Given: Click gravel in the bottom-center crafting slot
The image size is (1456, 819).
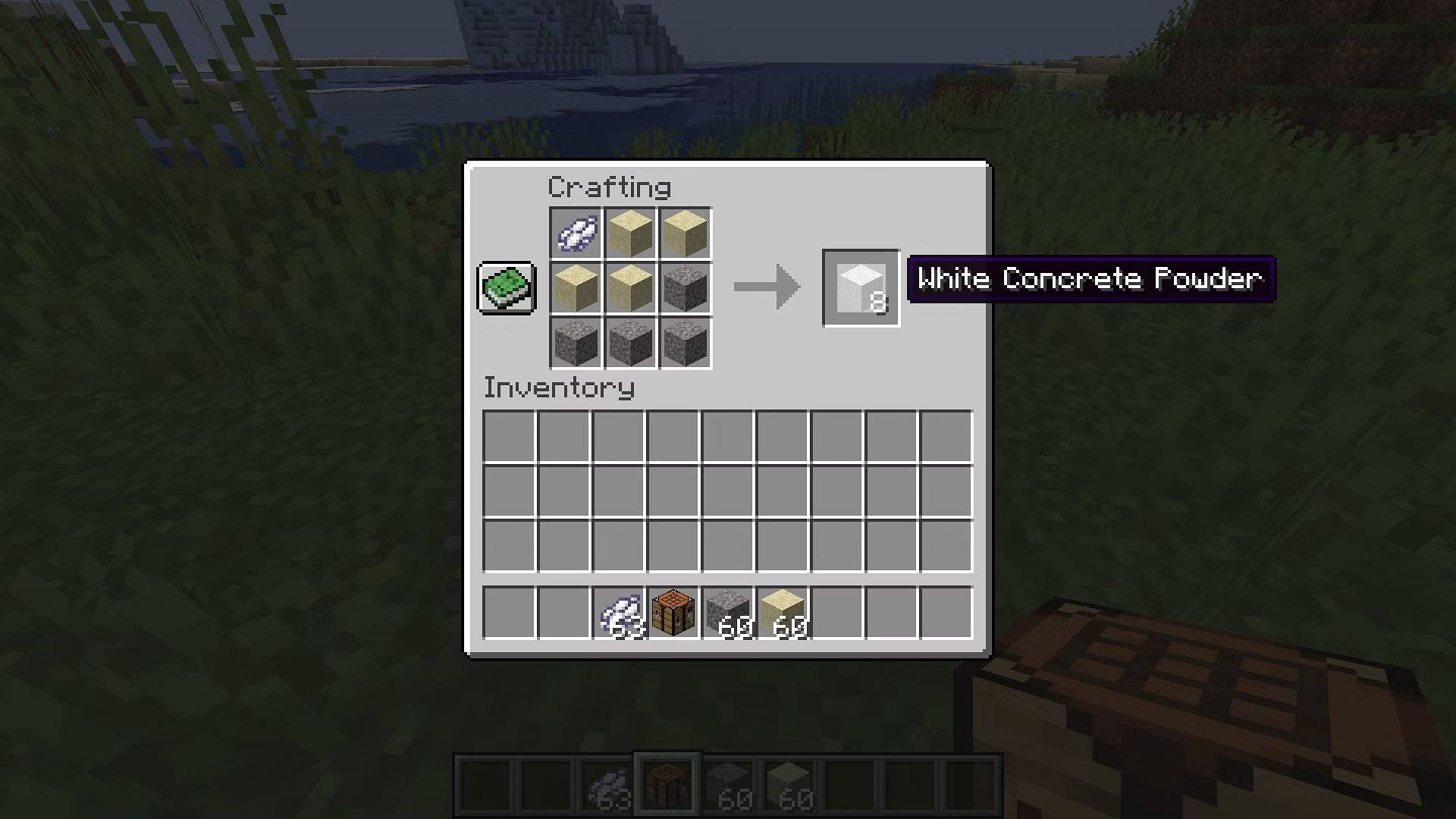Looking at the screenshot, I should coord(629,343).
